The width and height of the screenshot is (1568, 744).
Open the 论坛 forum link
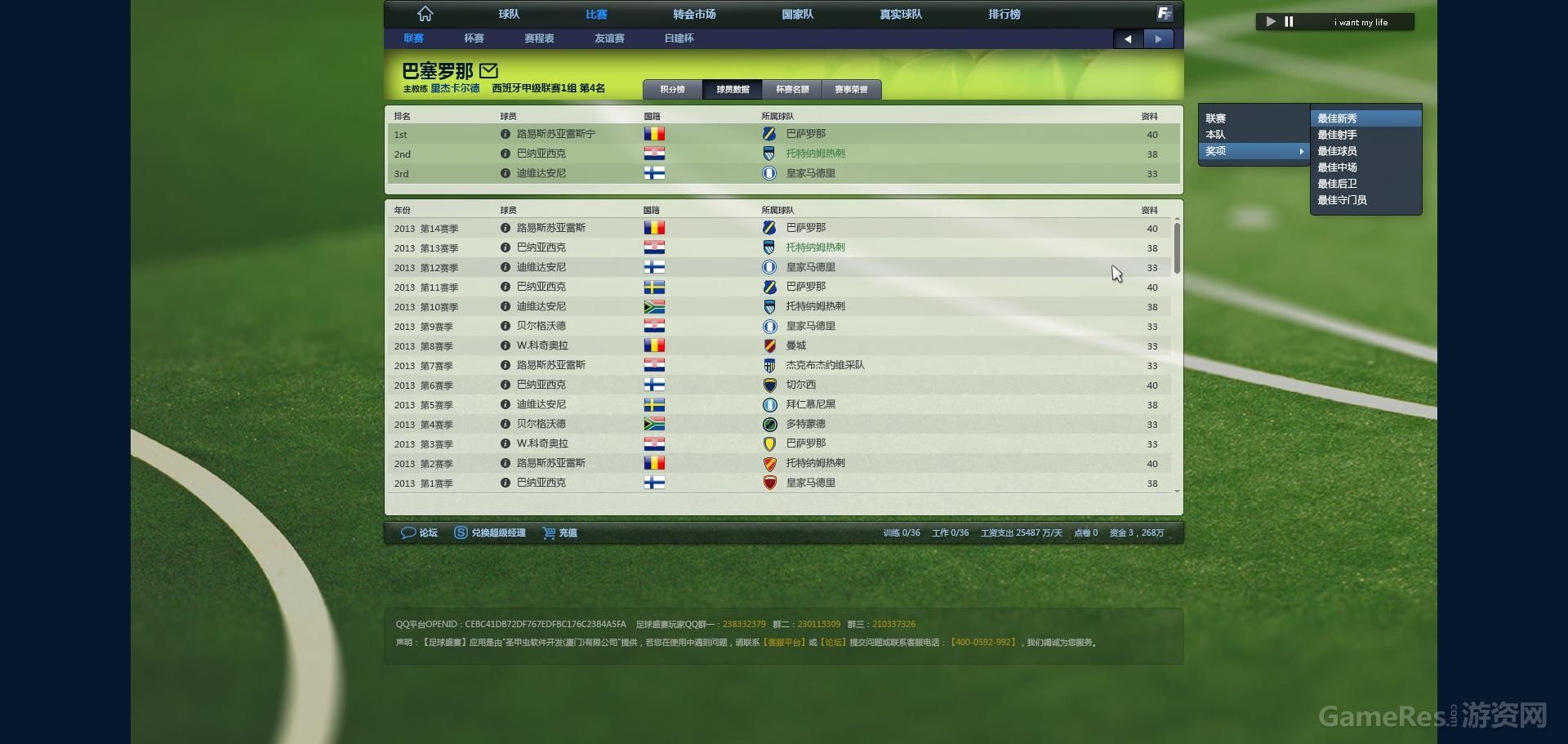[420, 532]
